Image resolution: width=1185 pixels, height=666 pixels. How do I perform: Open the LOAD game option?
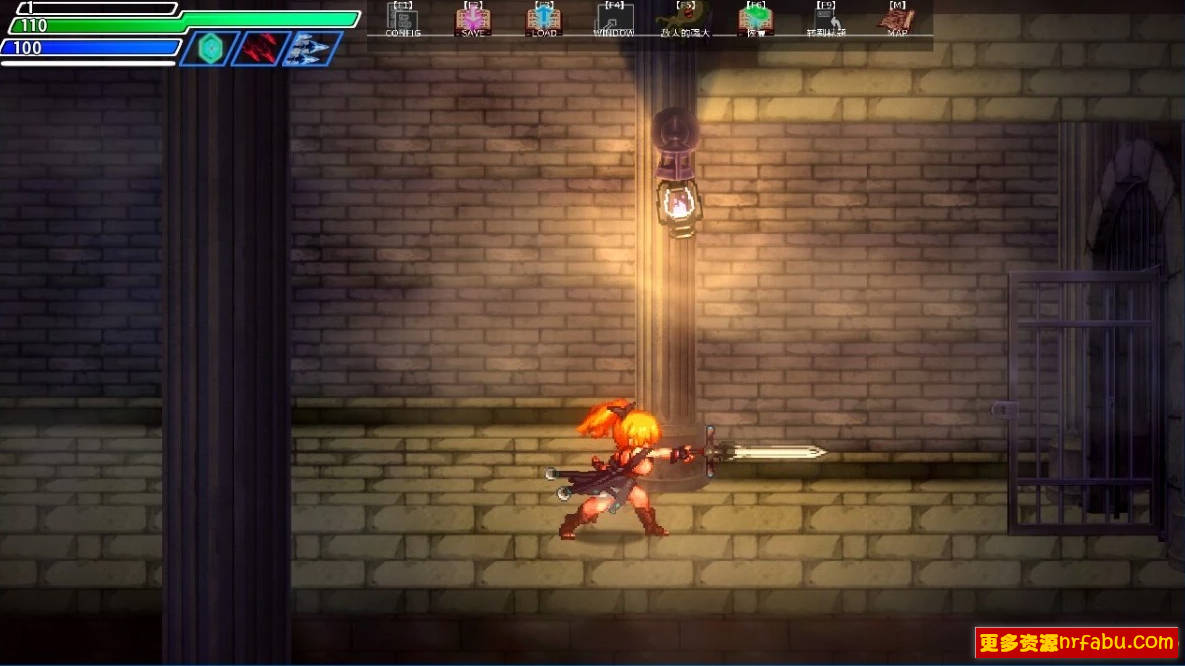(544, 20)
